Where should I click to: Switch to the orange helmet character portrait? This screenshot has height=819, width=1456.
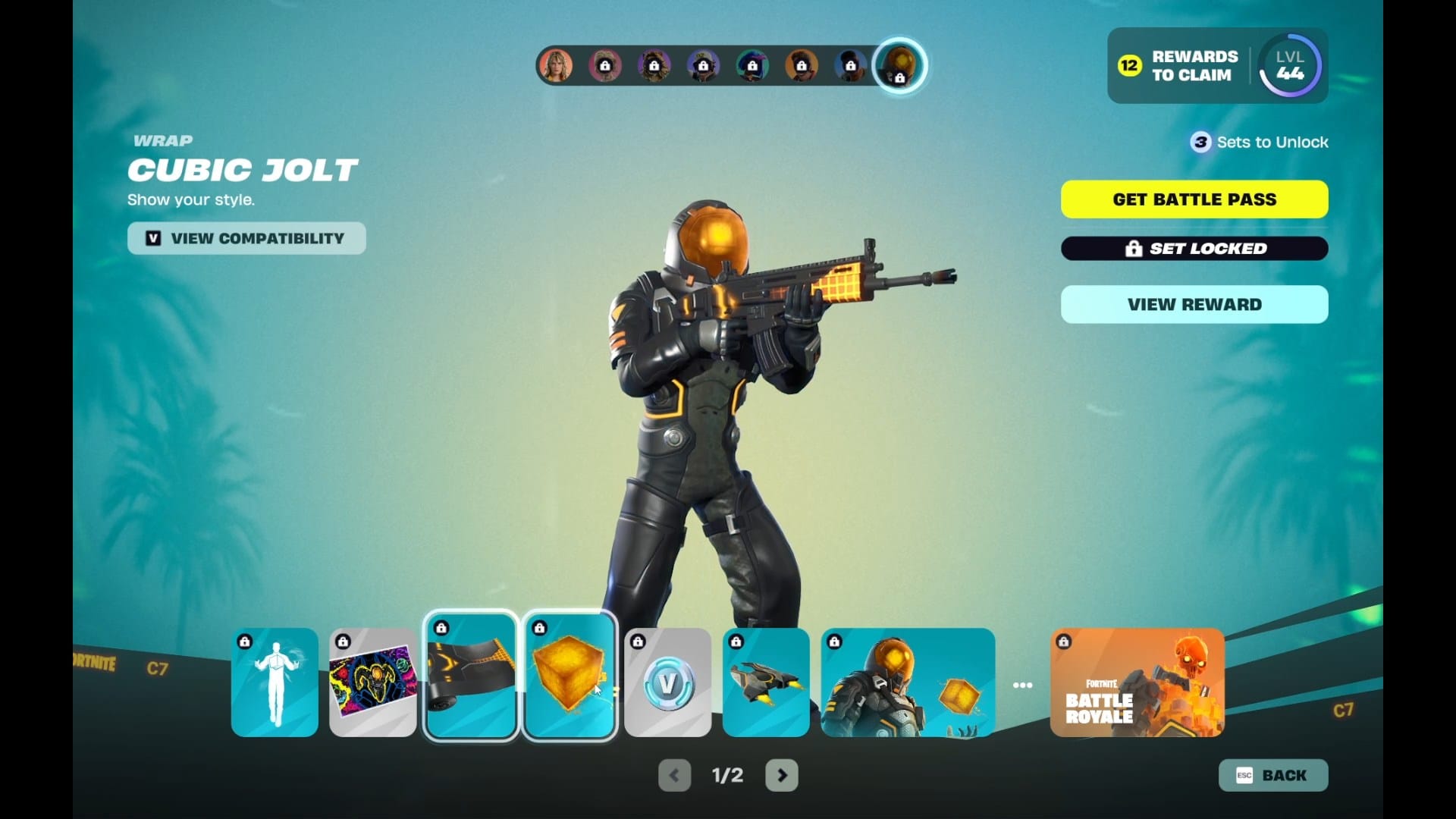coord(899,66)
